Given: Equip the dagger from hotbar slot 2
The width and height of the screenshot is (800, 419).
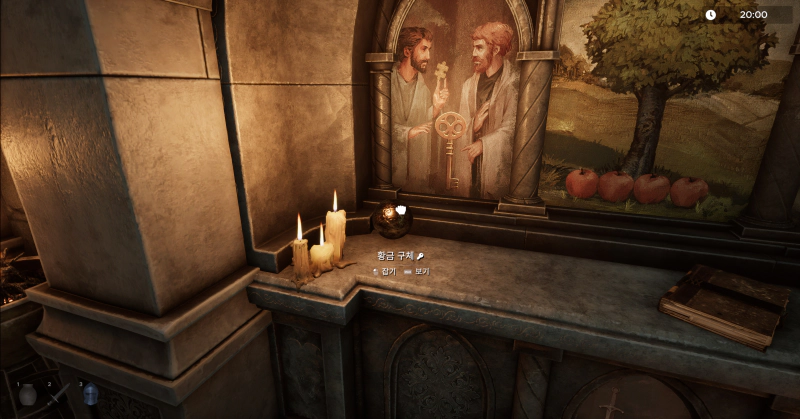Looking at the screenshot, I should (x=59, y=394).
